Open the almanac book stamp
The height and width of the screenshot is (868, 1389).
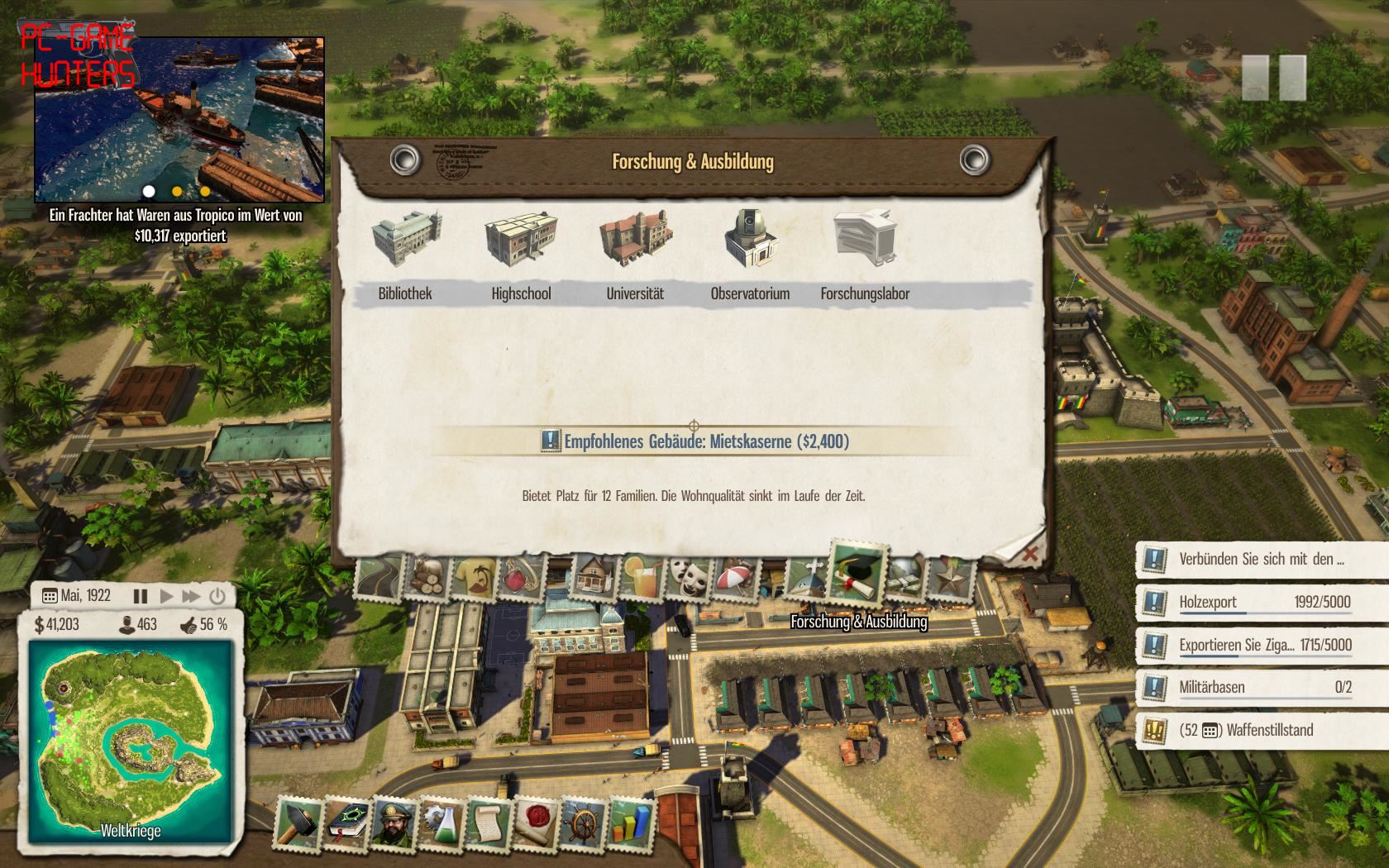click(x=347, y=823)
